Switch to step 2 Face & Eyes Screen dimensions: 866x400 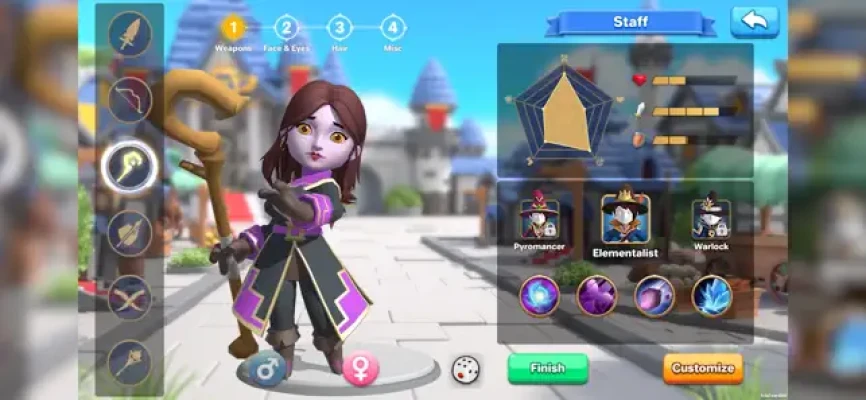[286, 28]
